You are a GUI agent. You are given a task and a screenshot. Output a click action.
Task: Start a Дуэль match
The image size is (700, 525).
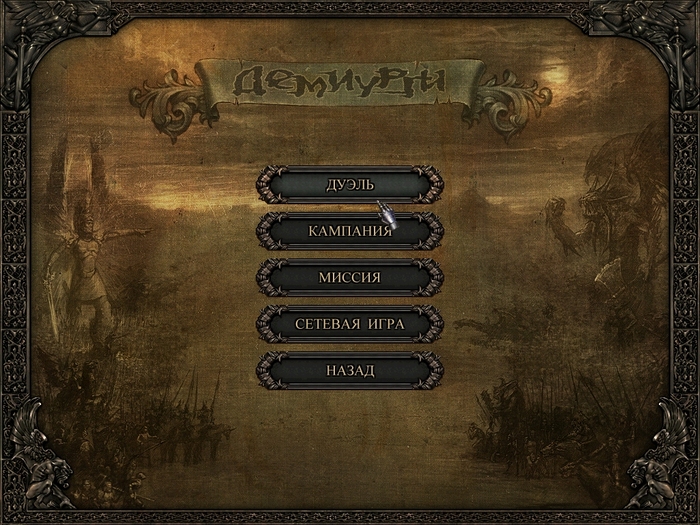[349, 185]
